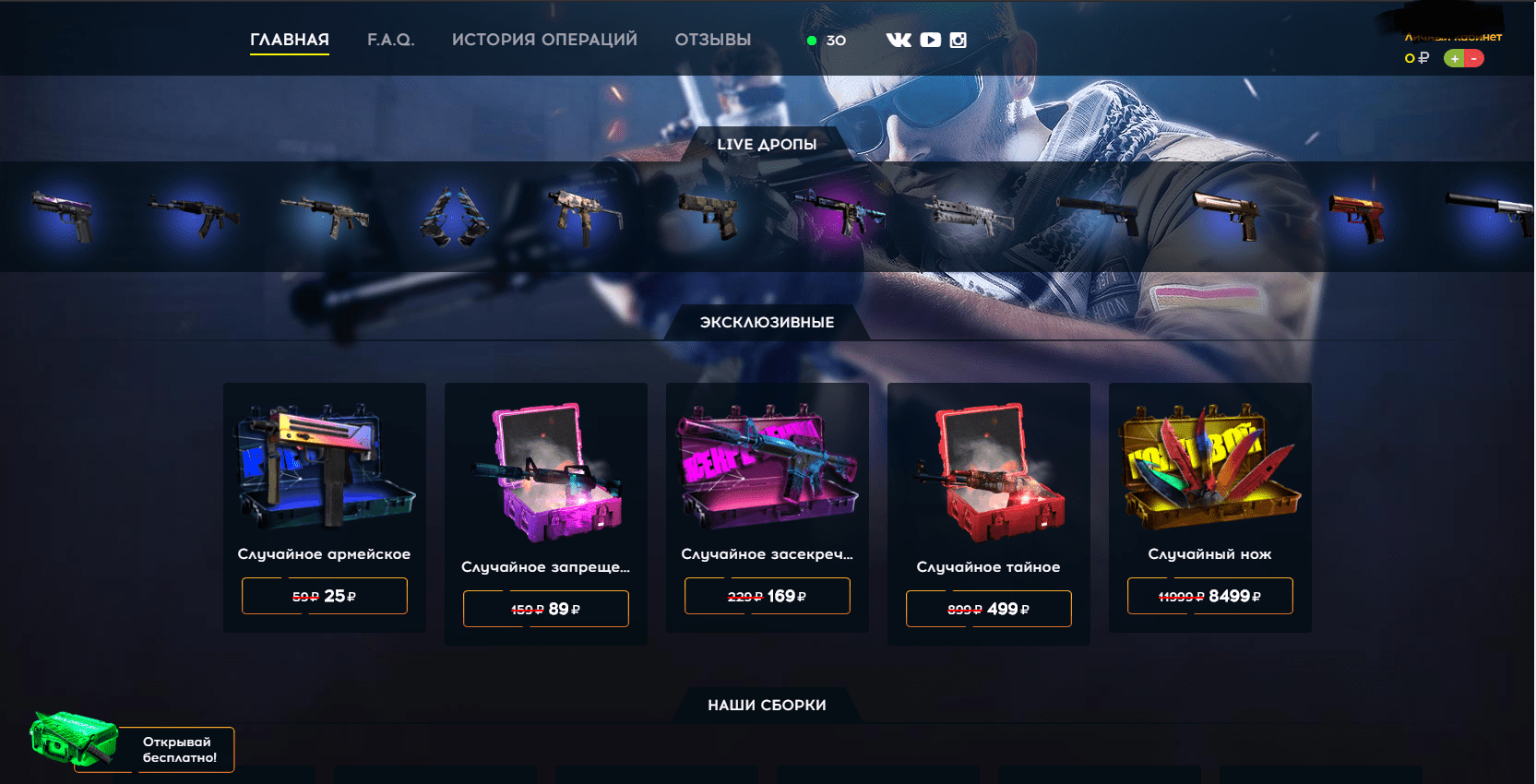This screenshot has width=1536, height=784.
Task: Go to the F.A.Q. section
Action: [x=390, y=40]
